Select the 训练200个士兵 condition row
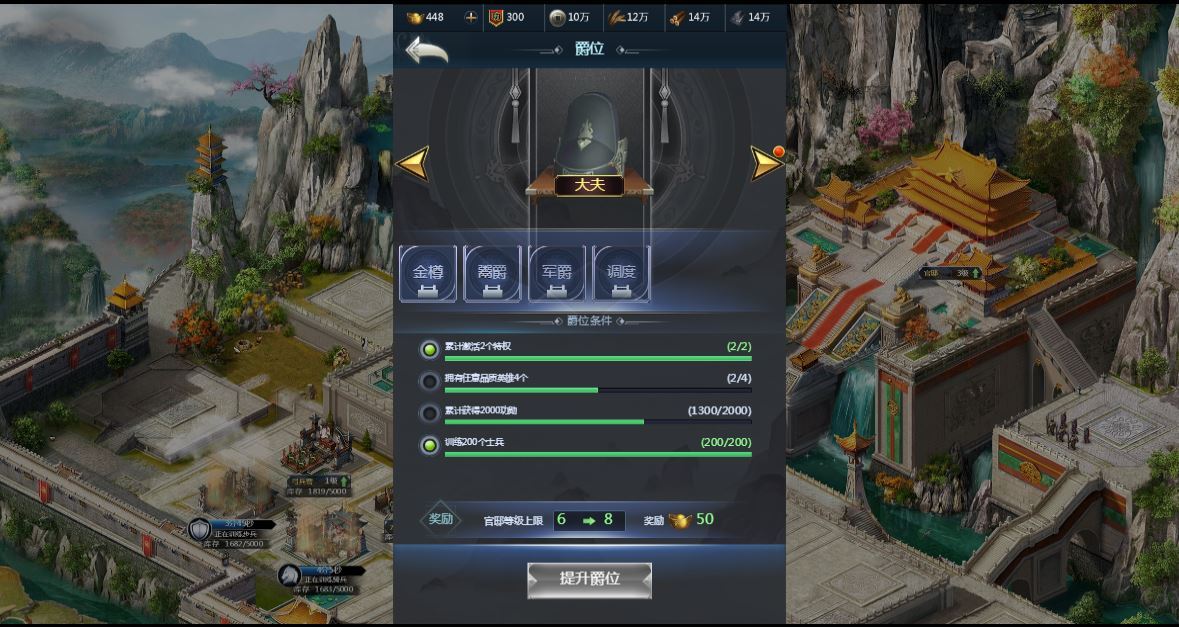Viewport: 1179px width, 627px height. pyautogui.click(x=589, y=445)
